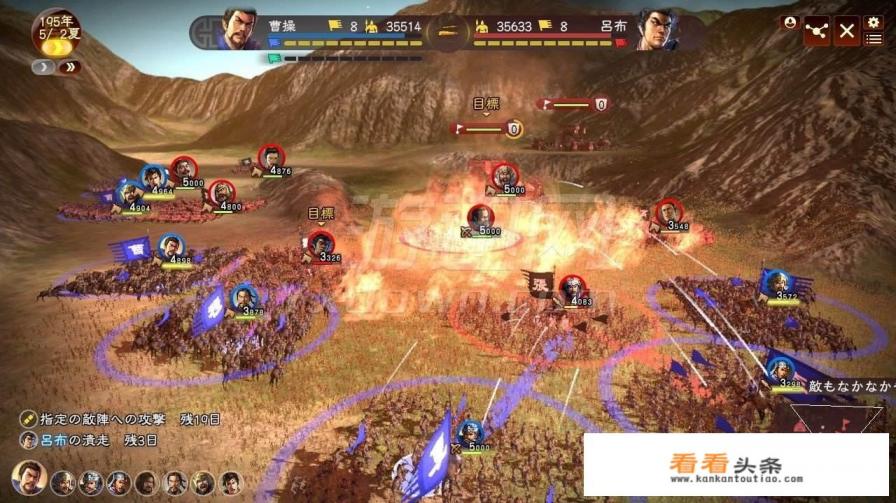The image size is (896, 503).
Task: Open the list menu below the gear
Action: [873, 41]
